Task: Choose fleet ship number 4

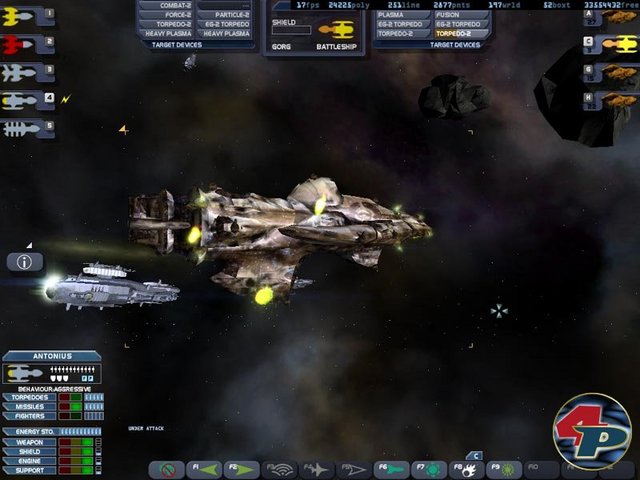Action: tap(27, 100)
